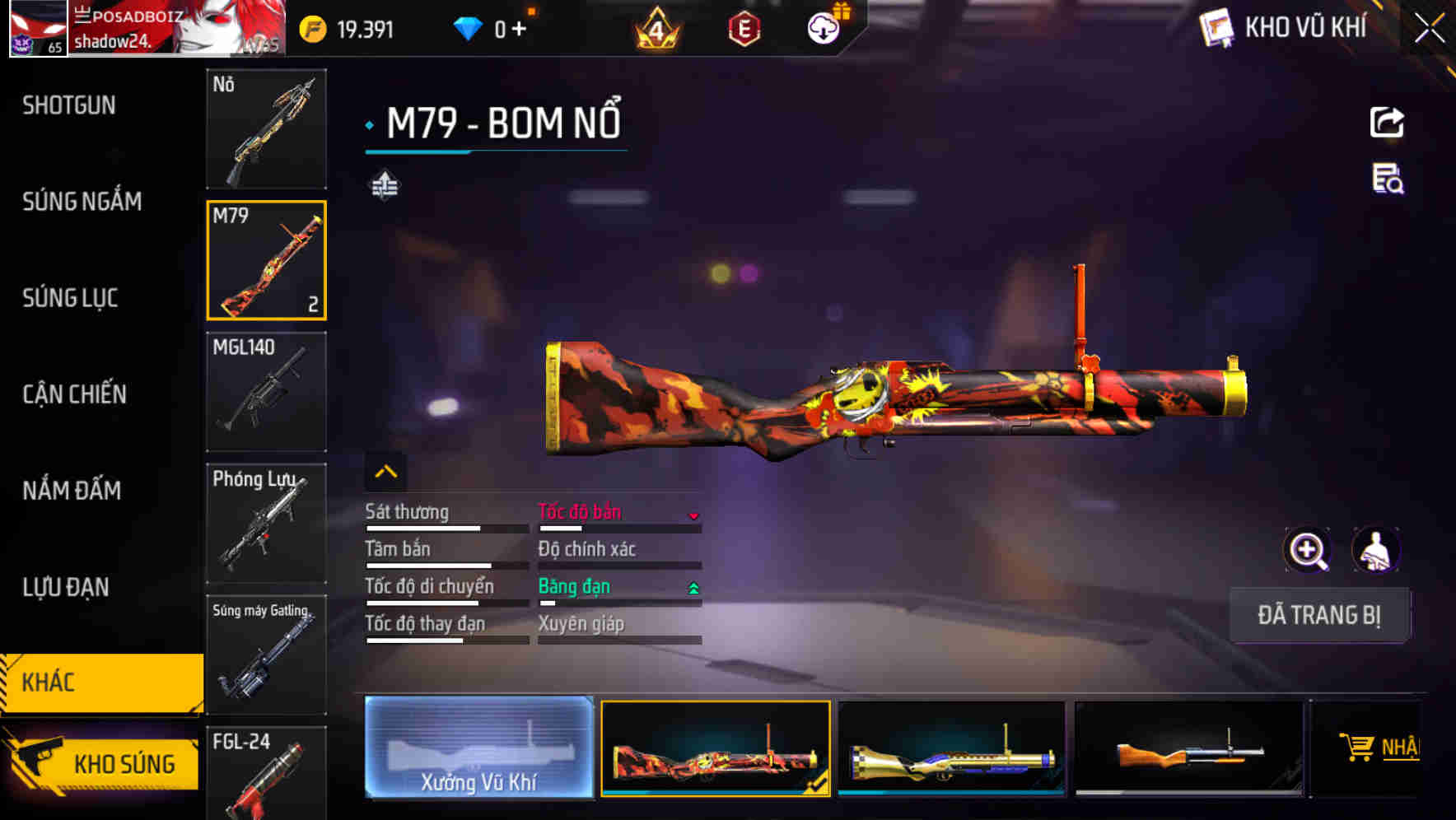Open the SÚNG LỤC category tab

click(x=70, y=298)
